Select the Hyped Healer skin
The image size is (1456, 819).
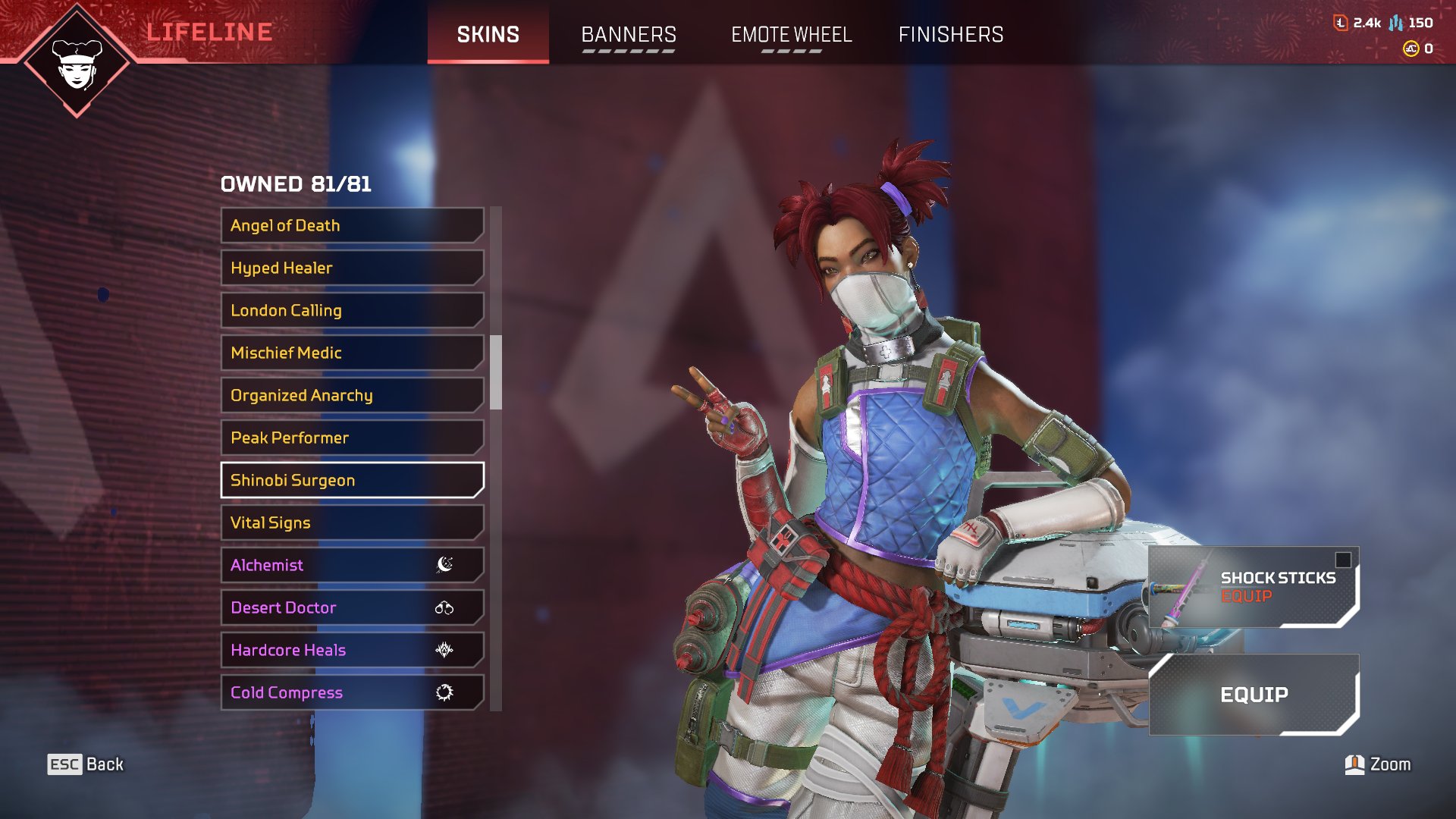click(x=352, y=268)
